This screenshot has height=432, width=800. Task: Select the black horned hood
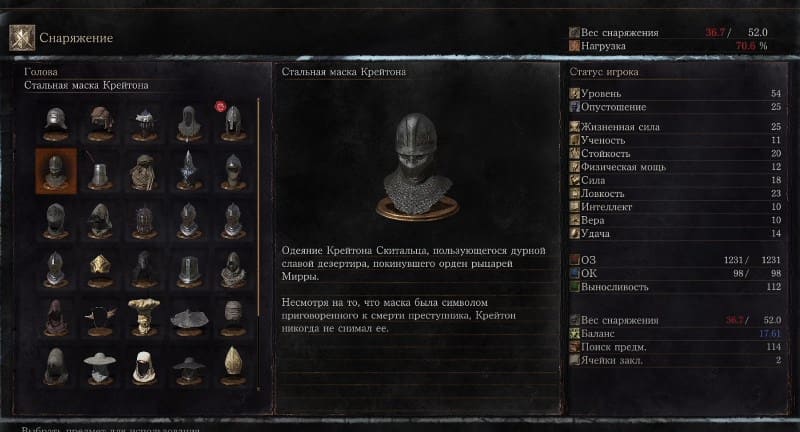(x=100, y=316)
